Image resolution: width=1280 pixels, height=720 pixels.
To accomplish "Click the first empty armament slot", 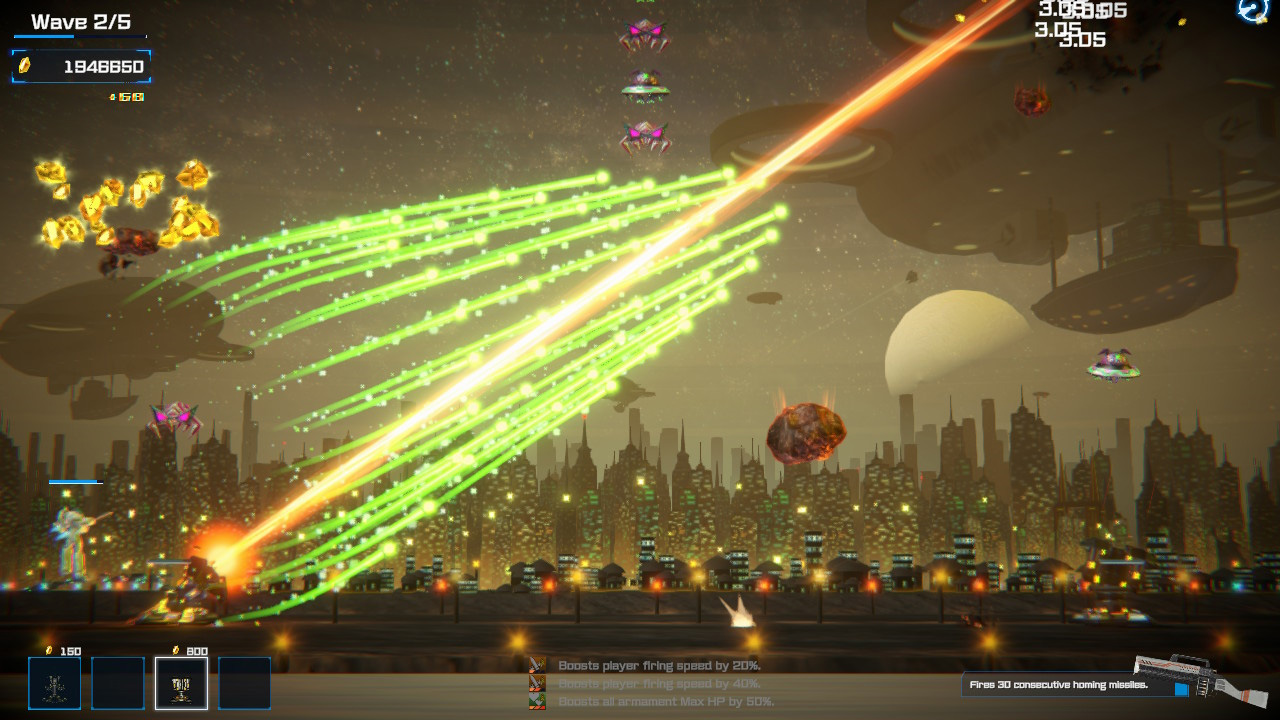I will point(116,683).
